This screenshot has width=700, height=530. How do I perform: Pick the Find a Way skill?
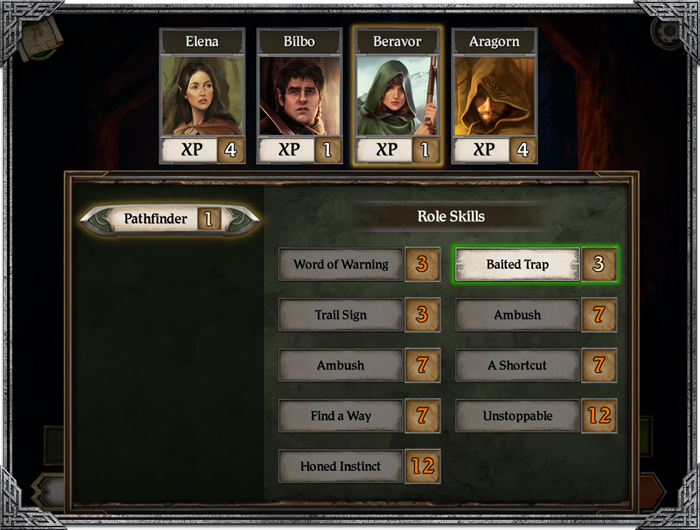(341, 416)
